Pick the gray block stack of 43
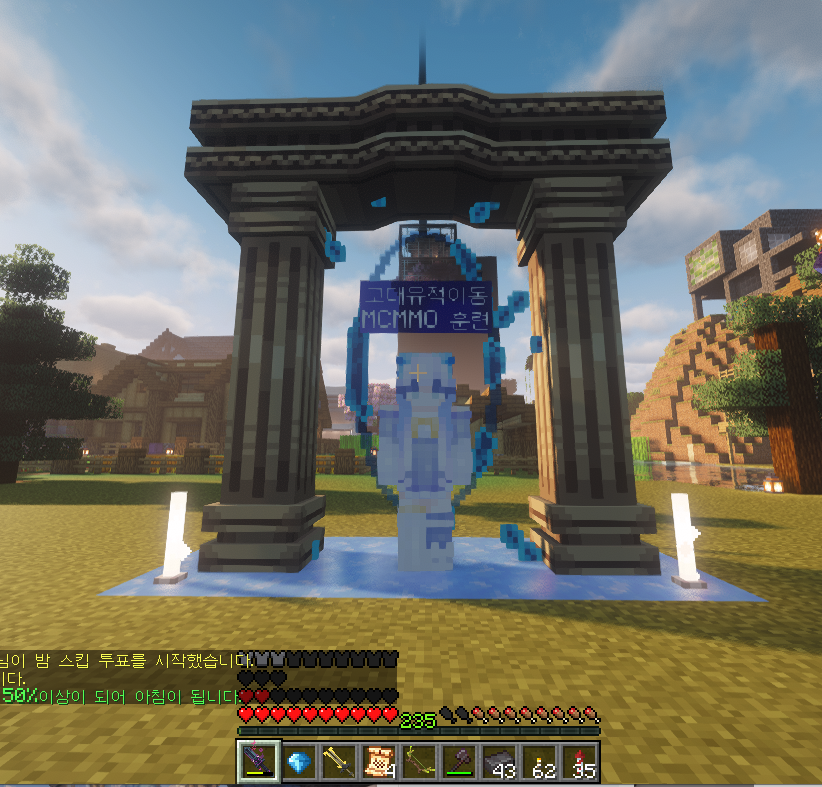This screenshot has height=787, width=822. pos(499,762)
